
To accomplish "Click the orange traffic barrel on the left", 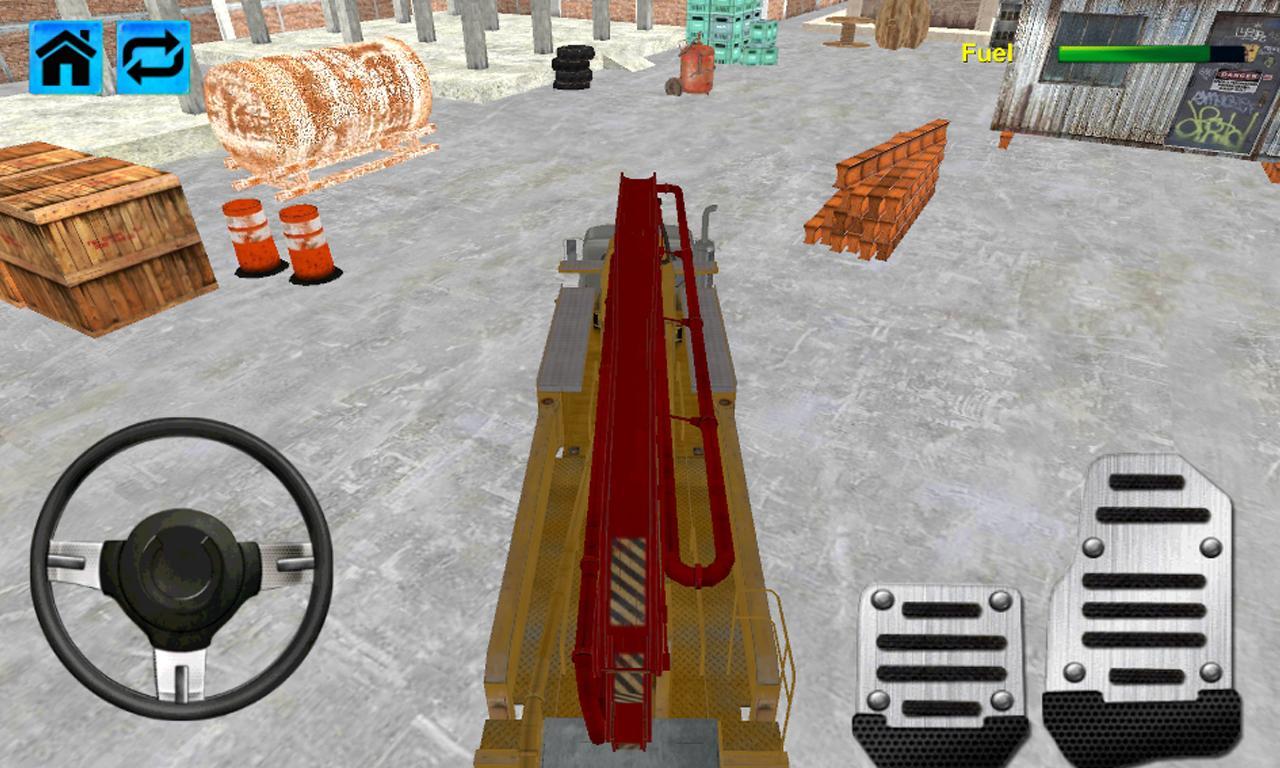I will 246,240.
